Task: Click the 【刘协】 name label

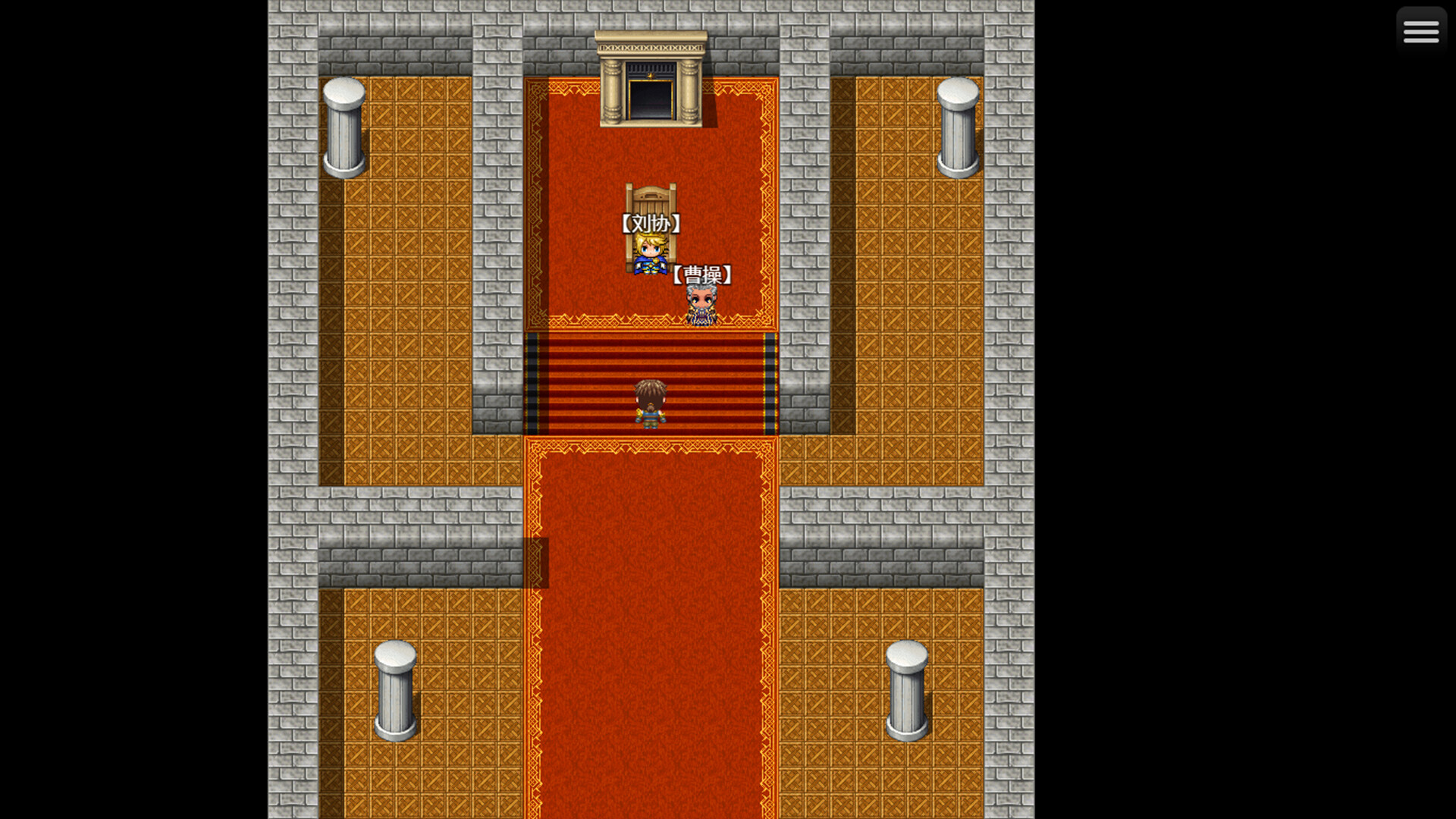Action: (x=652, y=224)
